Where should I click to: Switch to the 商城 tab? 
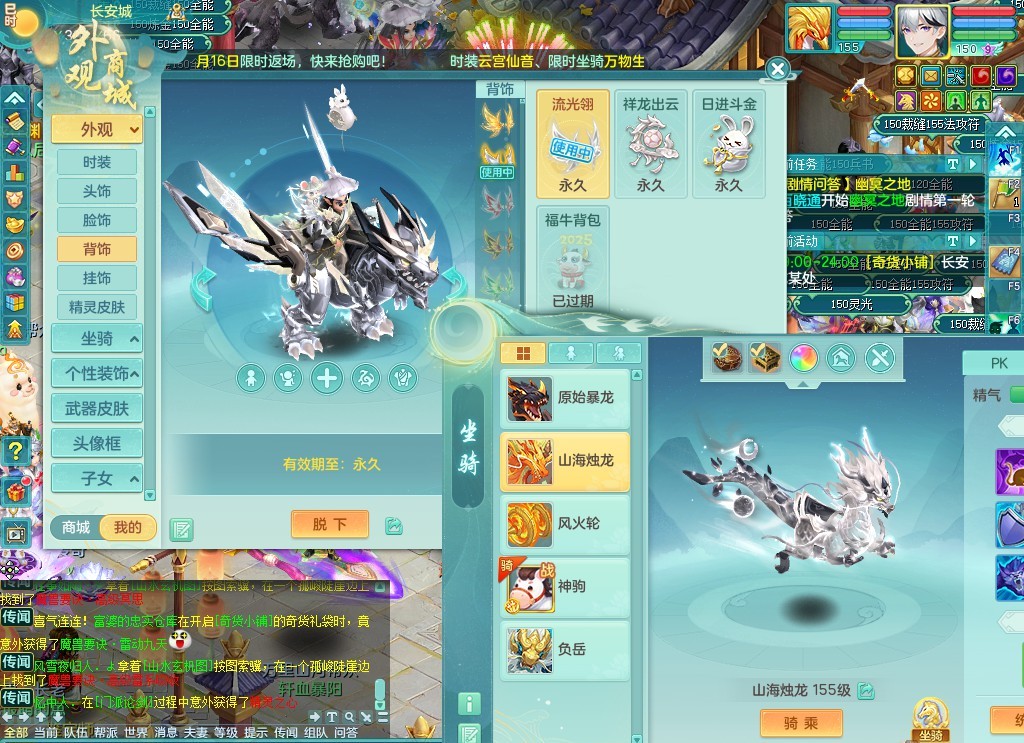pyautogui.click(x=76, y=527)
